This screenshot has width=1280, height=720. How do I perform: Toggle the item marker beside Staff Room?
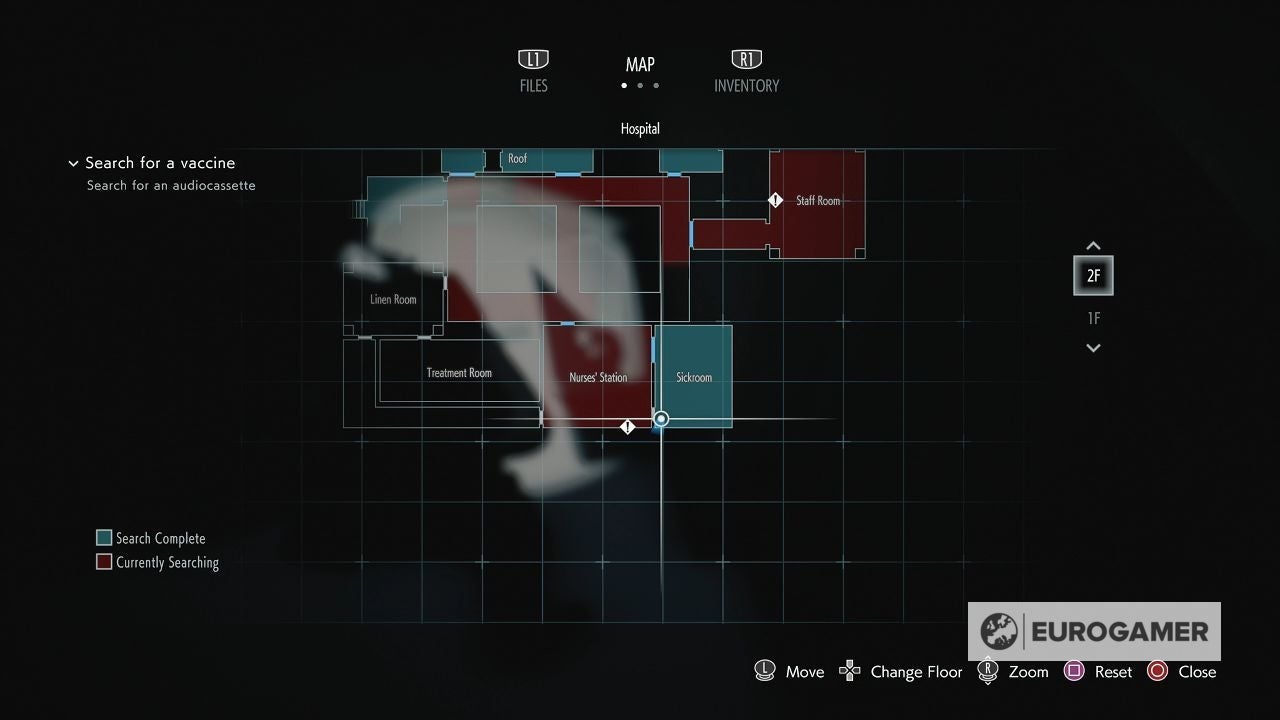pyautogui.click(x=776, y=200)
